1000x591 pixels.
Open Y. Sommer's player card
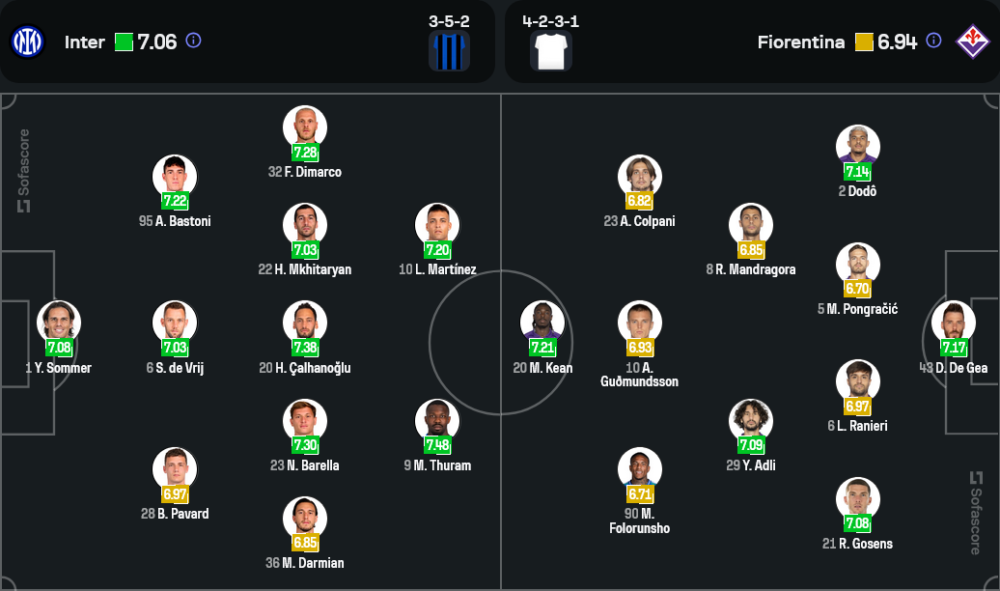click(x=59, y=324)
